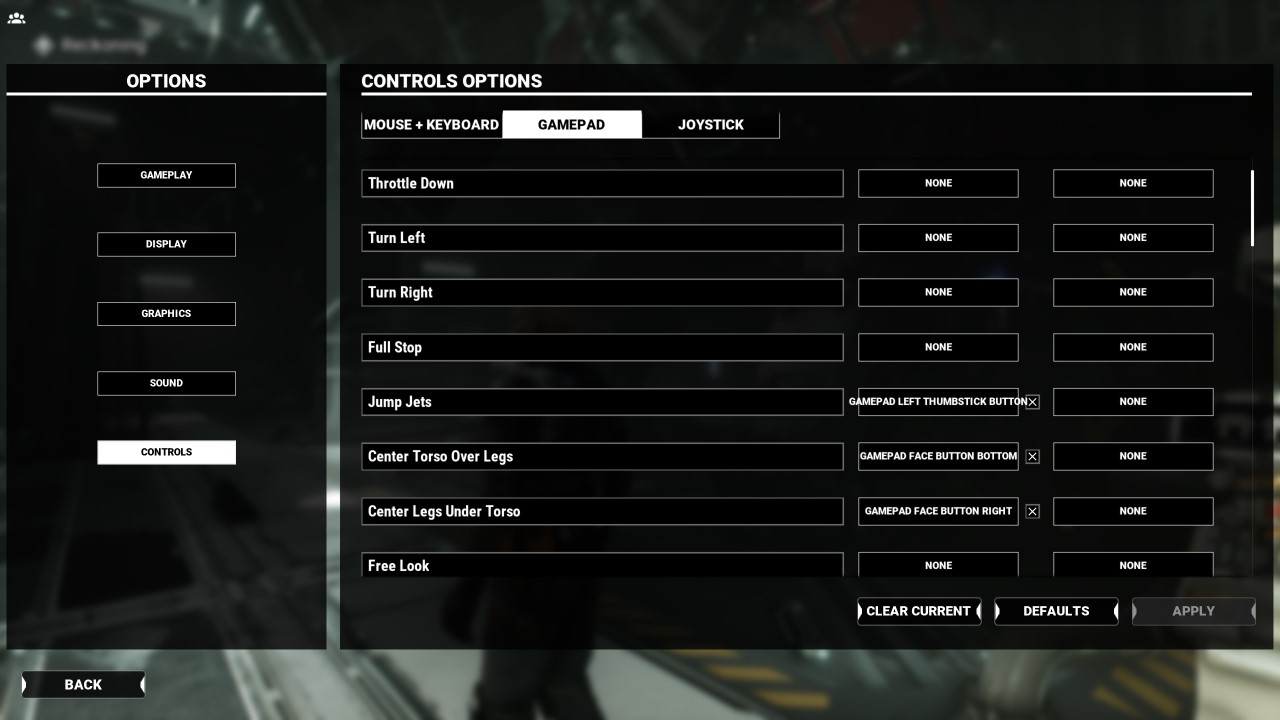
Task: Reset controls with the DEFAULTS button
Action: tap(1055, 611)
